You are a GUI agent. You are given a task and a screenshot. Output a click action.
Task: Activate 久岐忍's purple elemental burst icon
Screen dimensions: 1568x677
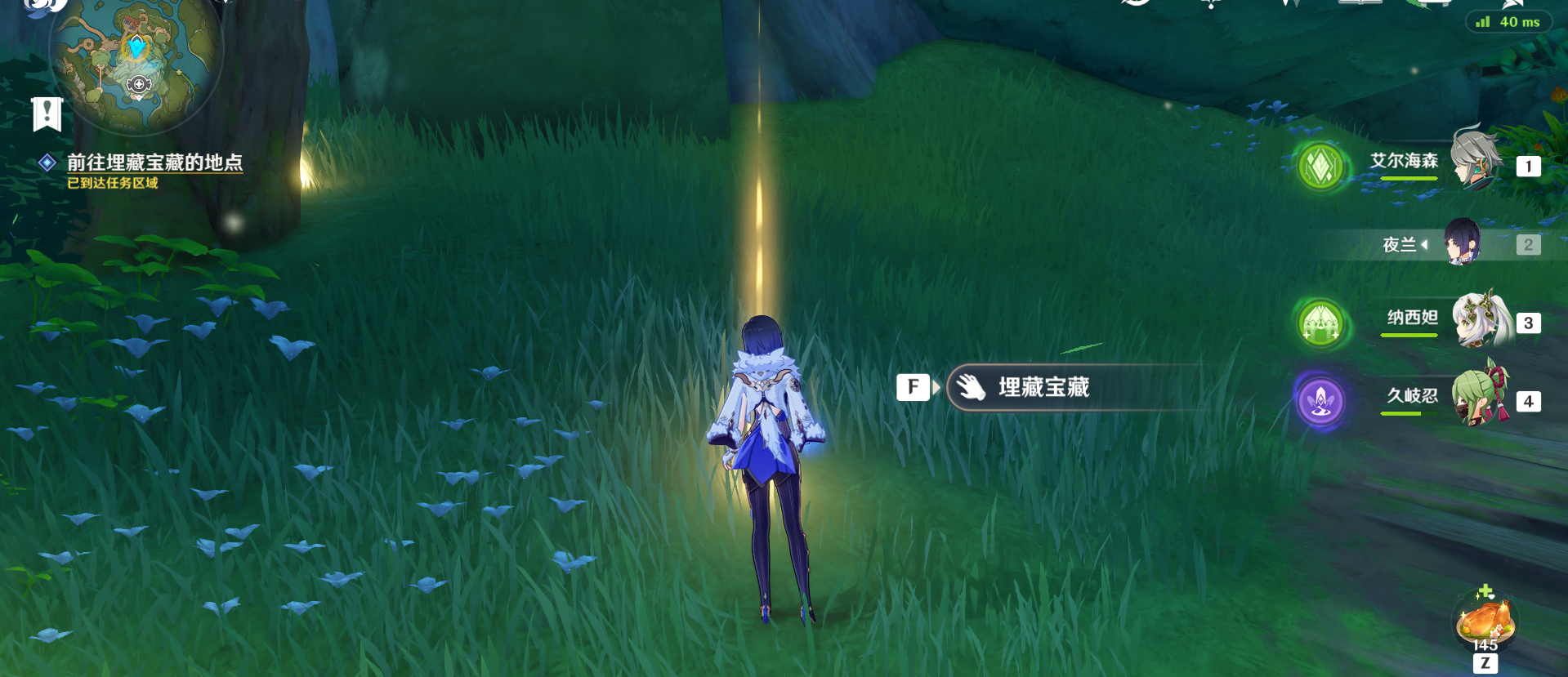(1321, 401)
